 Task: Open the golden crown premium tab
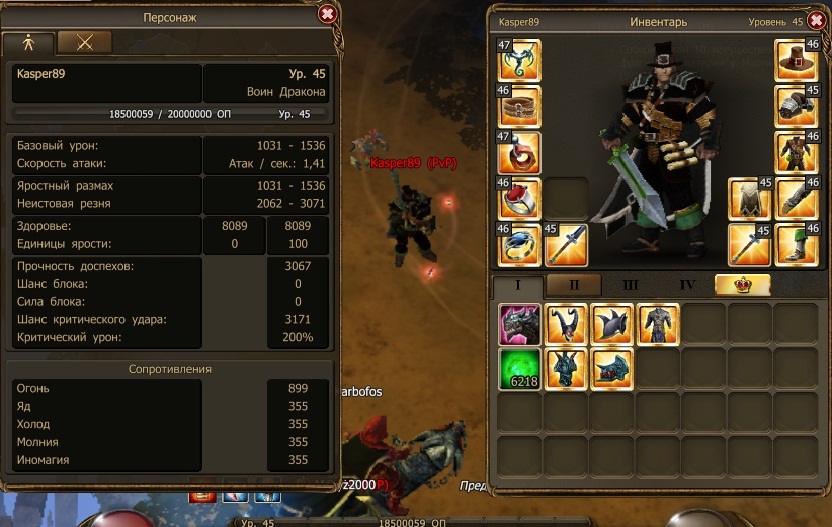pyautogui.click(x=742, y=285)
